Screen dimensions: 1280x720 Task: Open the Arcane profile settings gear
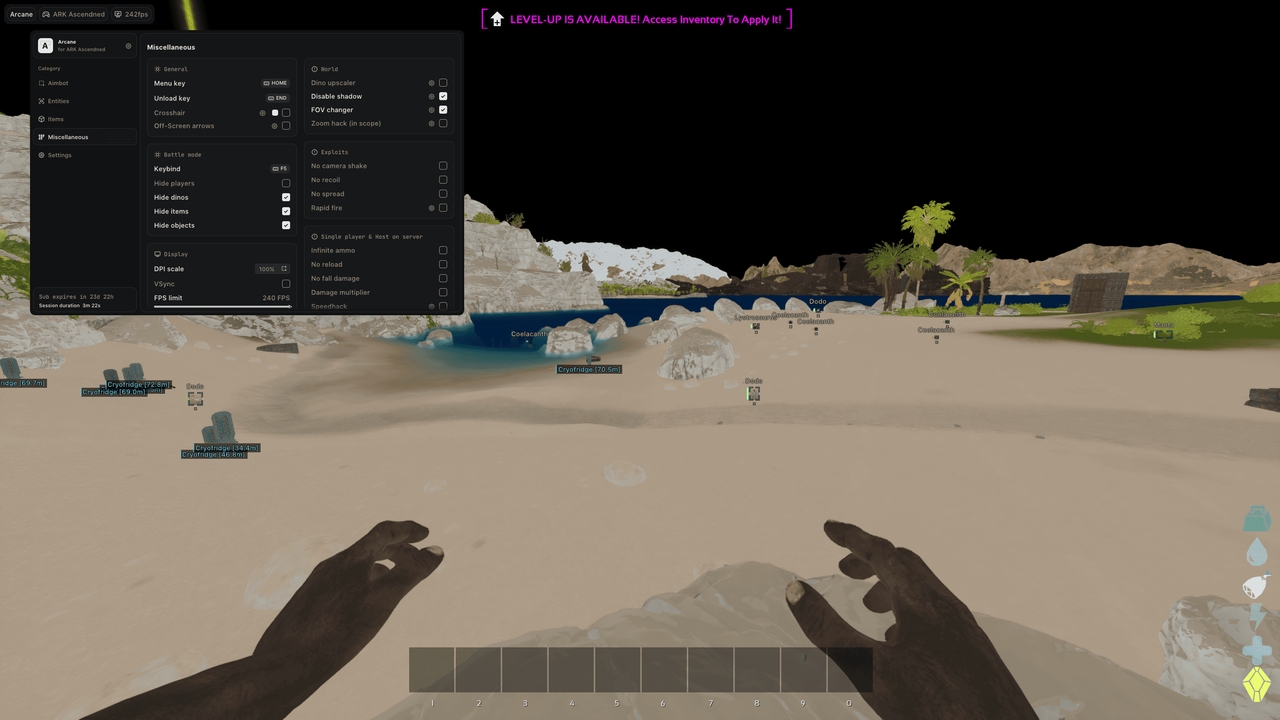pyautogui.click(x=128, y=45)
